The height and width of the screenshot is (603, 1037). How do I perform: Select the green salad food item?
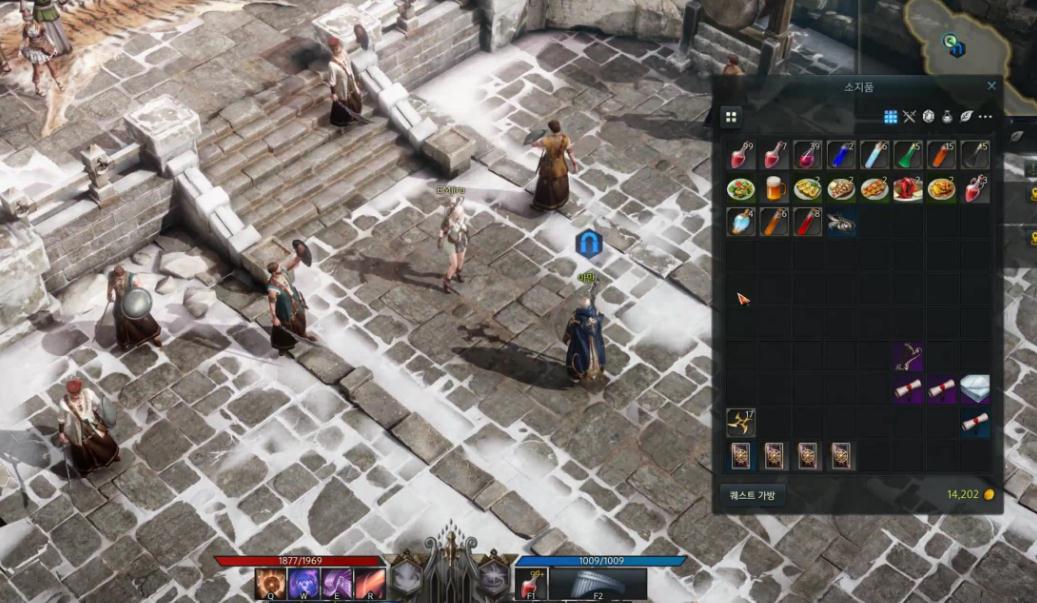click(741, 188)
